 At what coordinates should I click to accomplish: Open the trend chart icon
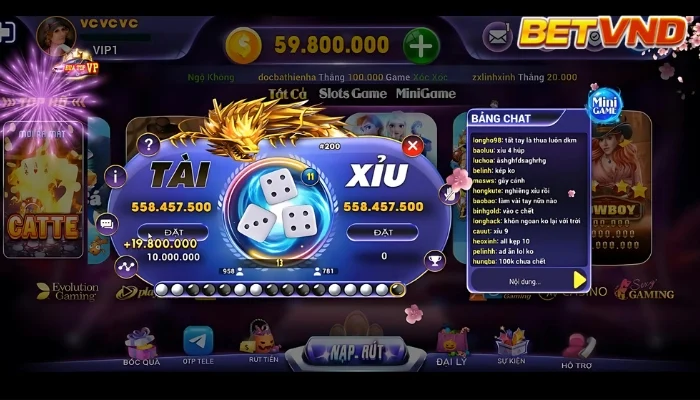point(125,266)
